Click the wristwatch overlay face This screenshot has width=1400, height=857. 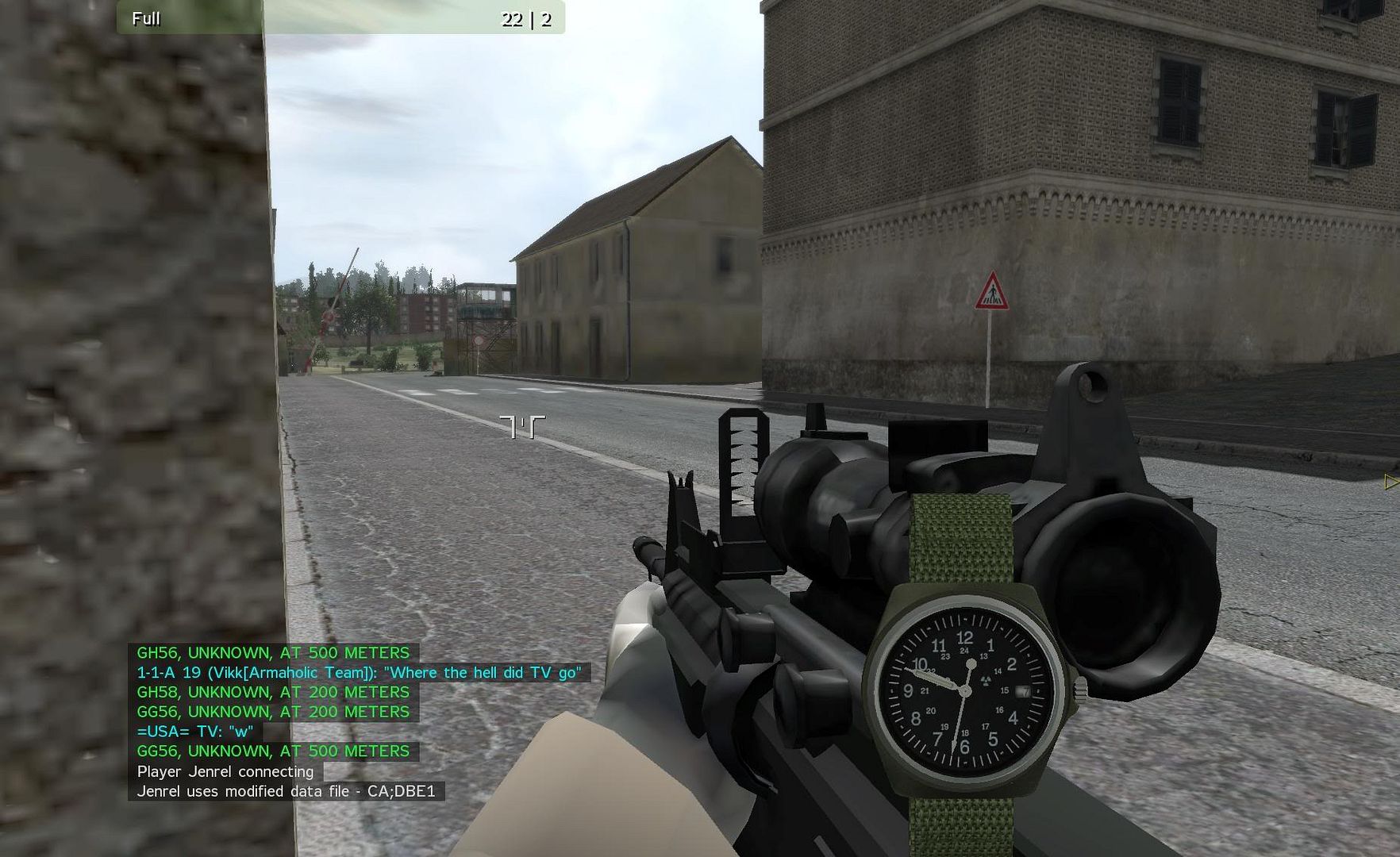[x=964, y=691]
